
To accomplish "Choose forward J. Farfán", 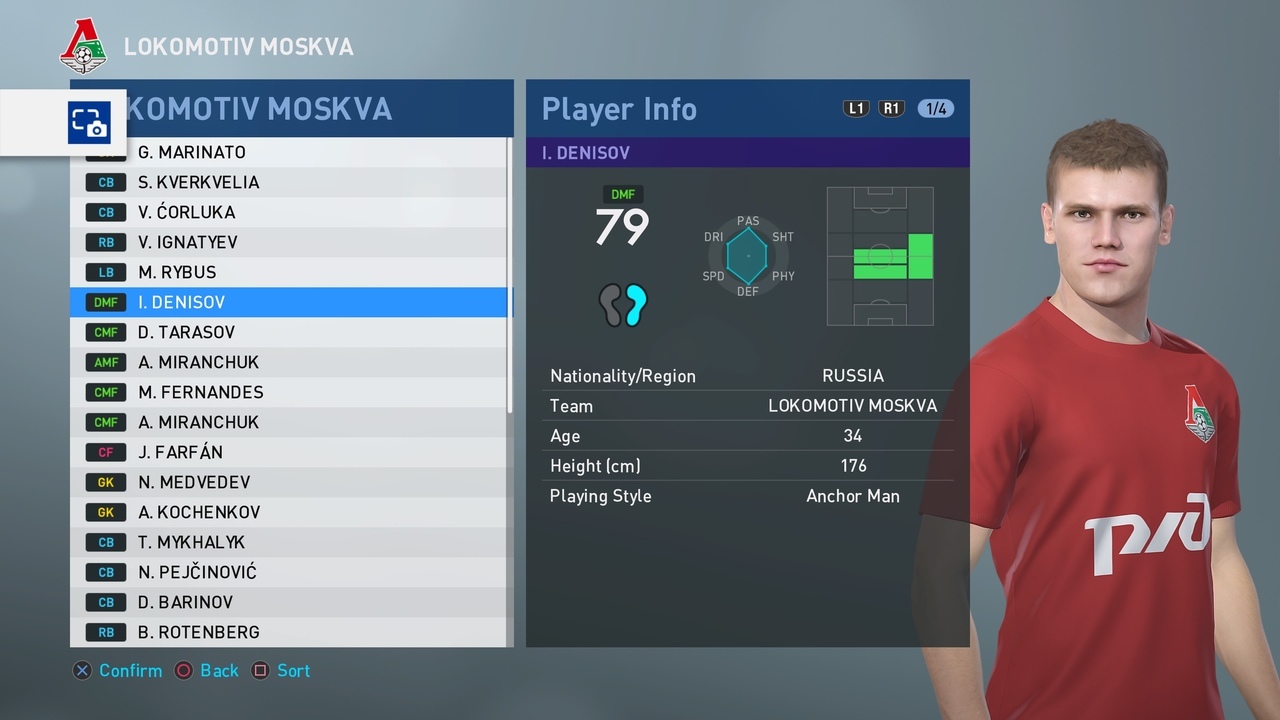I will [290, 452].
